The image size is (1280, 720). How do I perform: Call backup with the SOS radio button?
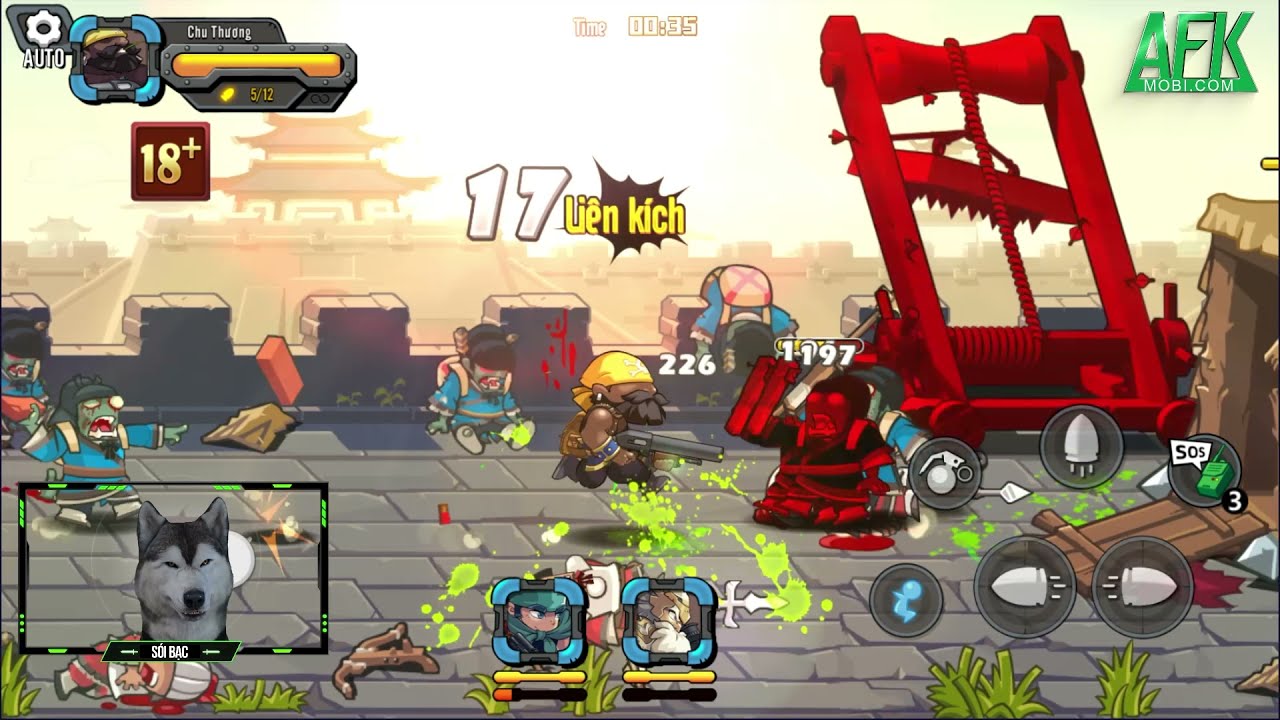1205,470
